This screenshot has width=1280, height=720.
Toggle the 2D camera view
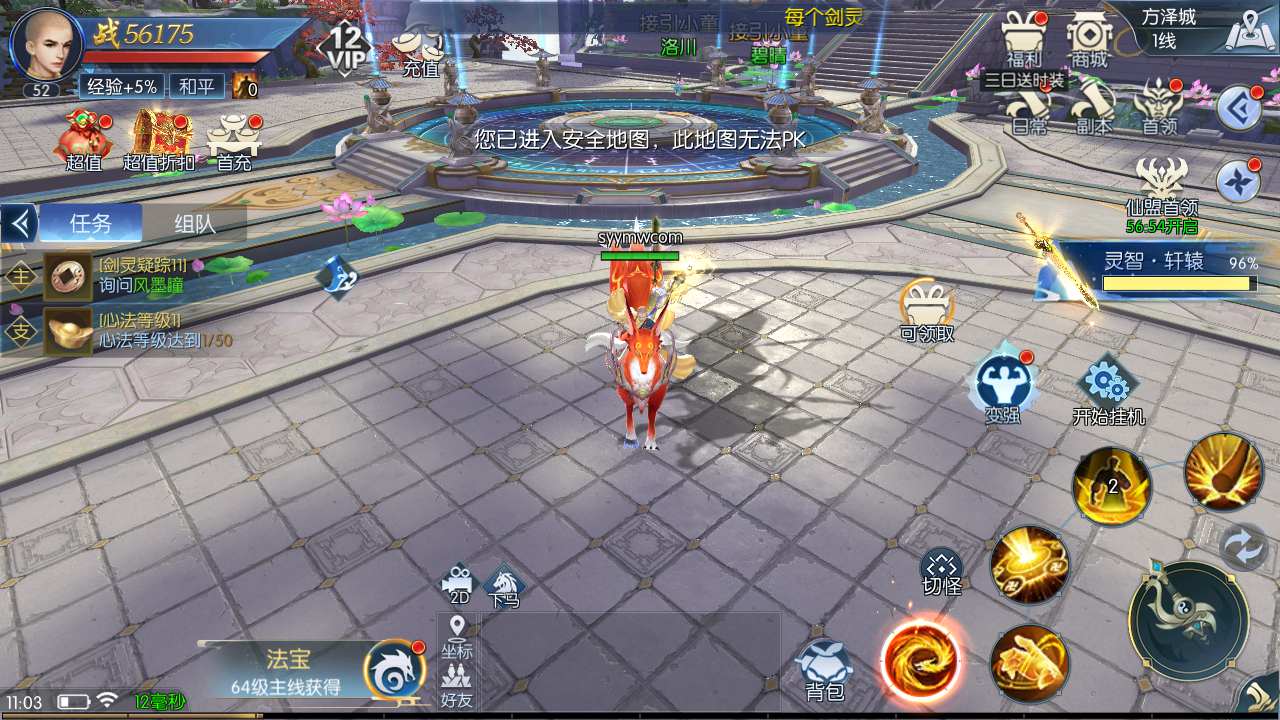(x=458, y=584)
